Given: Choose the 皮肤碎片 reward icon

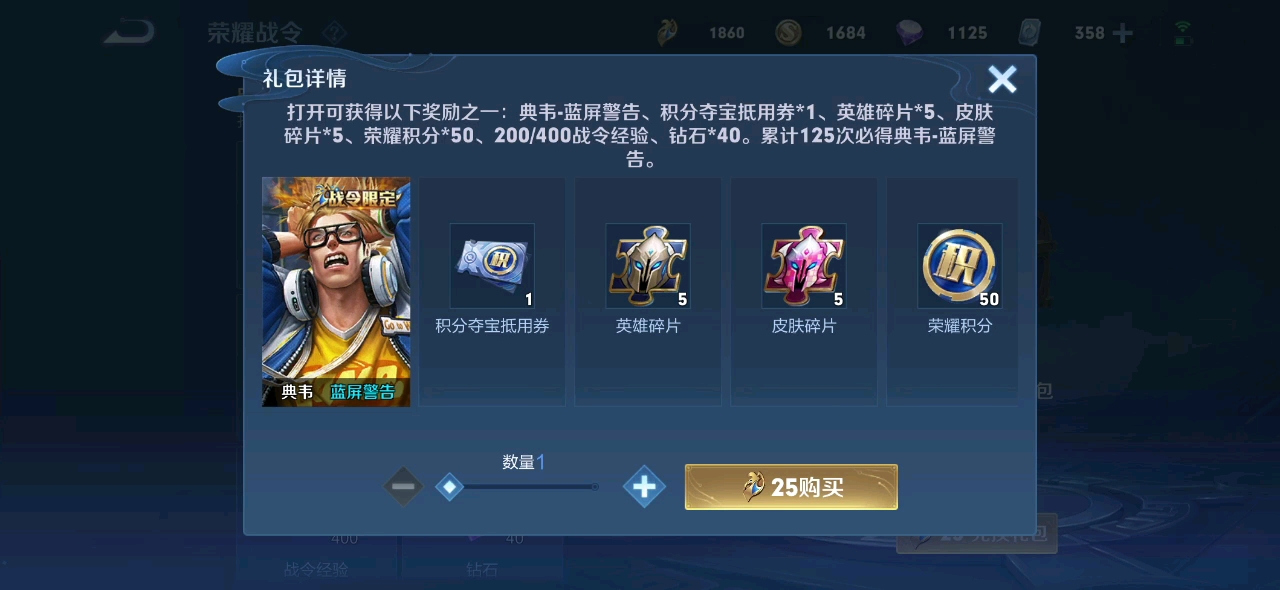Looking at the screenshot, I should 804,266.
